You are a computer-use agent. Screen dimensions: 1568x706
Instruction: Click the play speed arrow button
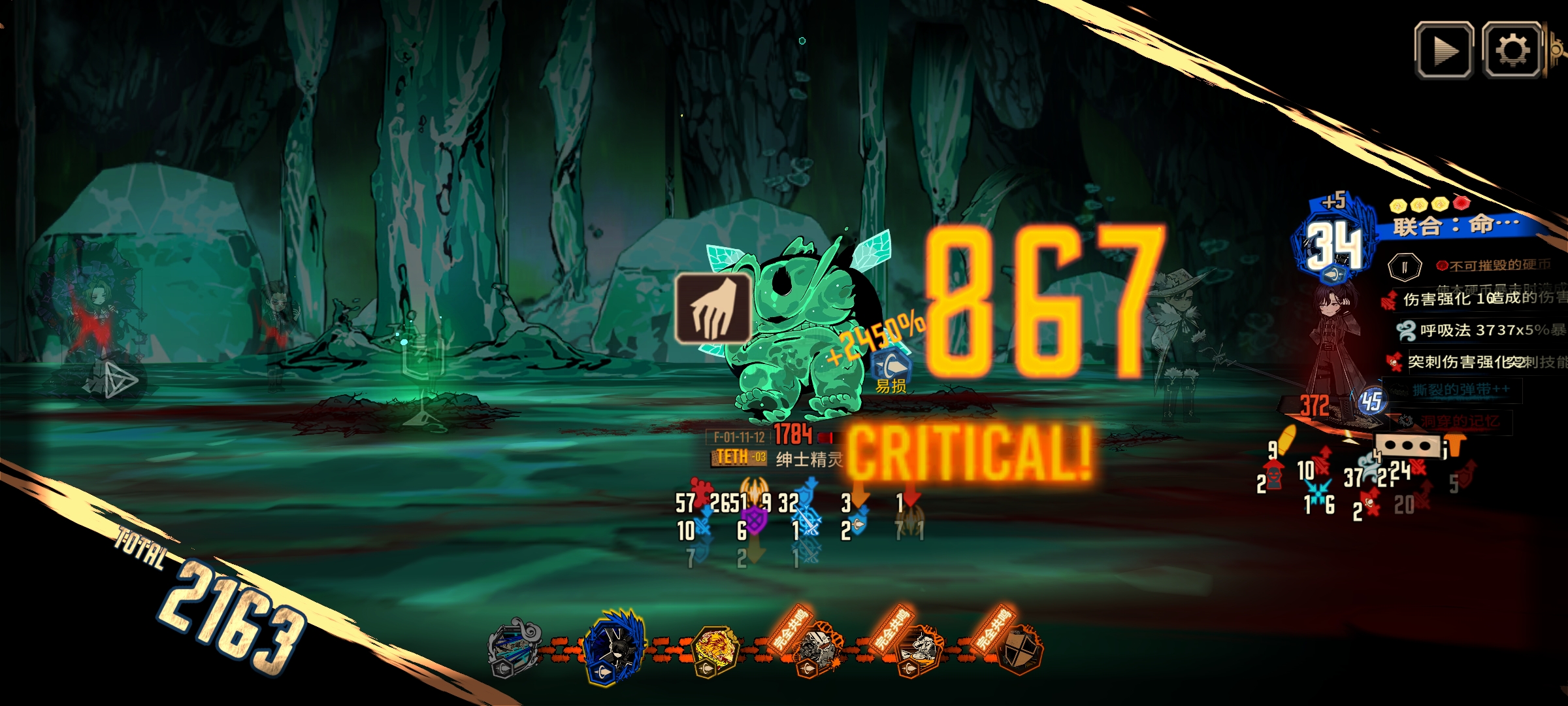1443,50
